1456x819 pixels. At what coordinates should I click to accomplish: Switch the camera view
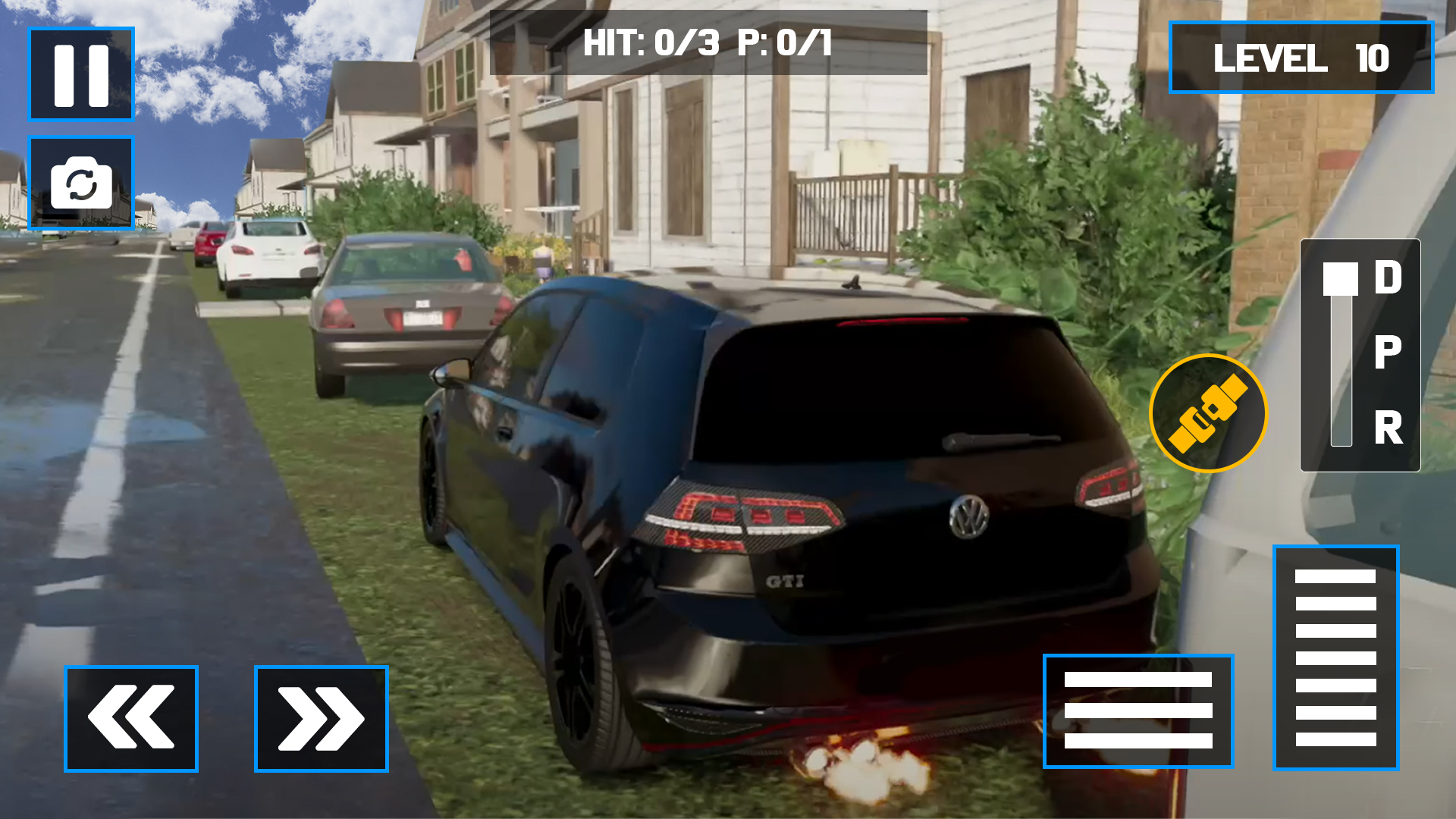(80, 182)
